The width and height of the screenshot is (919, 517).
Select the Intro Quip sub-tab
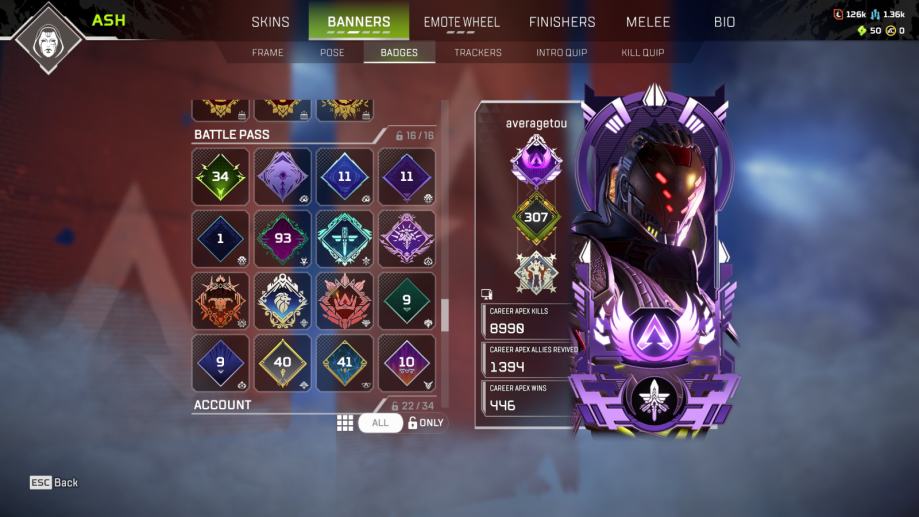tap(561, 52)
